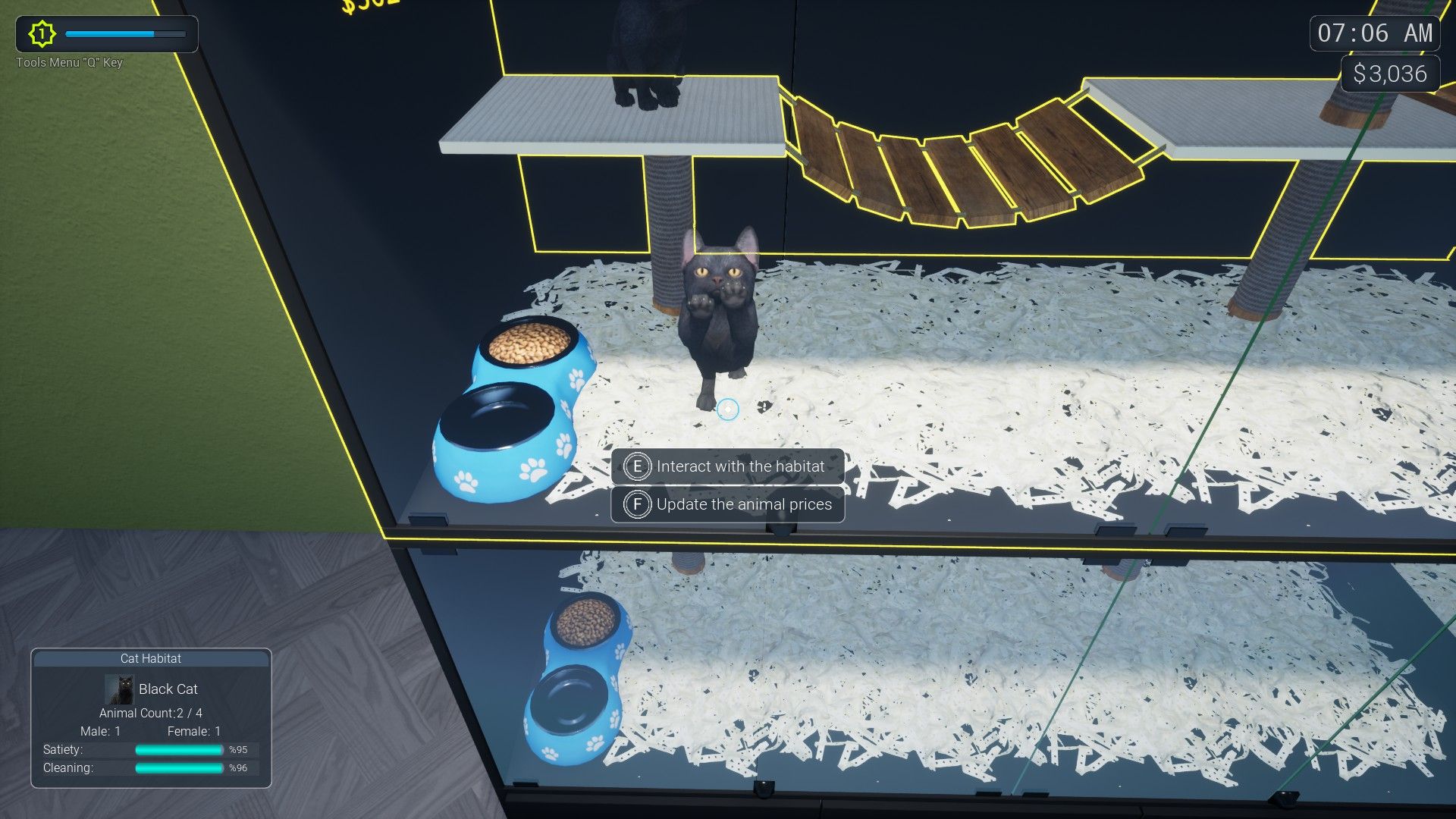Click the Female: 1 label
The height and width of the screenshot is (819, 1456).
pos(192,731)
